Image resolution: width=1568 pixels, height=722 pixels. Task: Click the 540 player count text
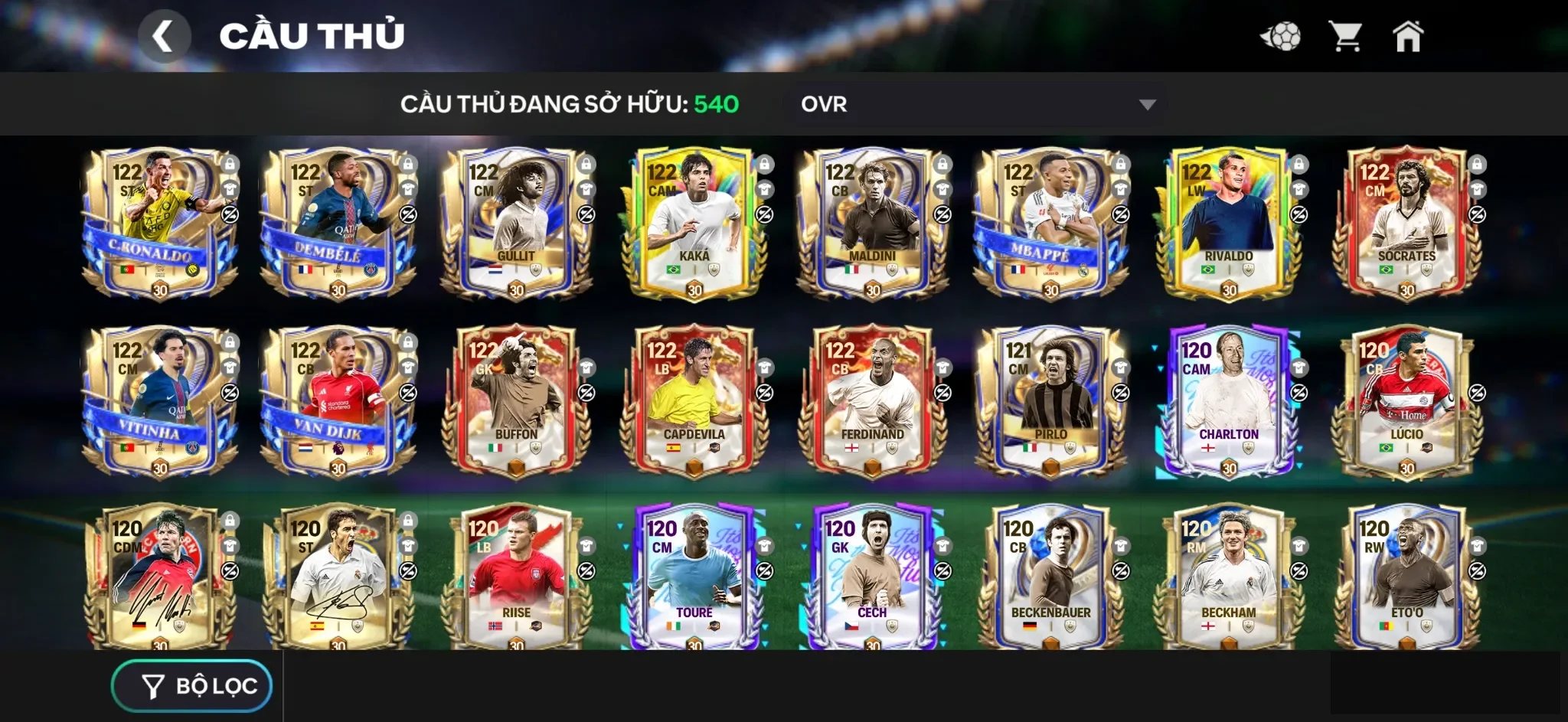click(717, 104)
